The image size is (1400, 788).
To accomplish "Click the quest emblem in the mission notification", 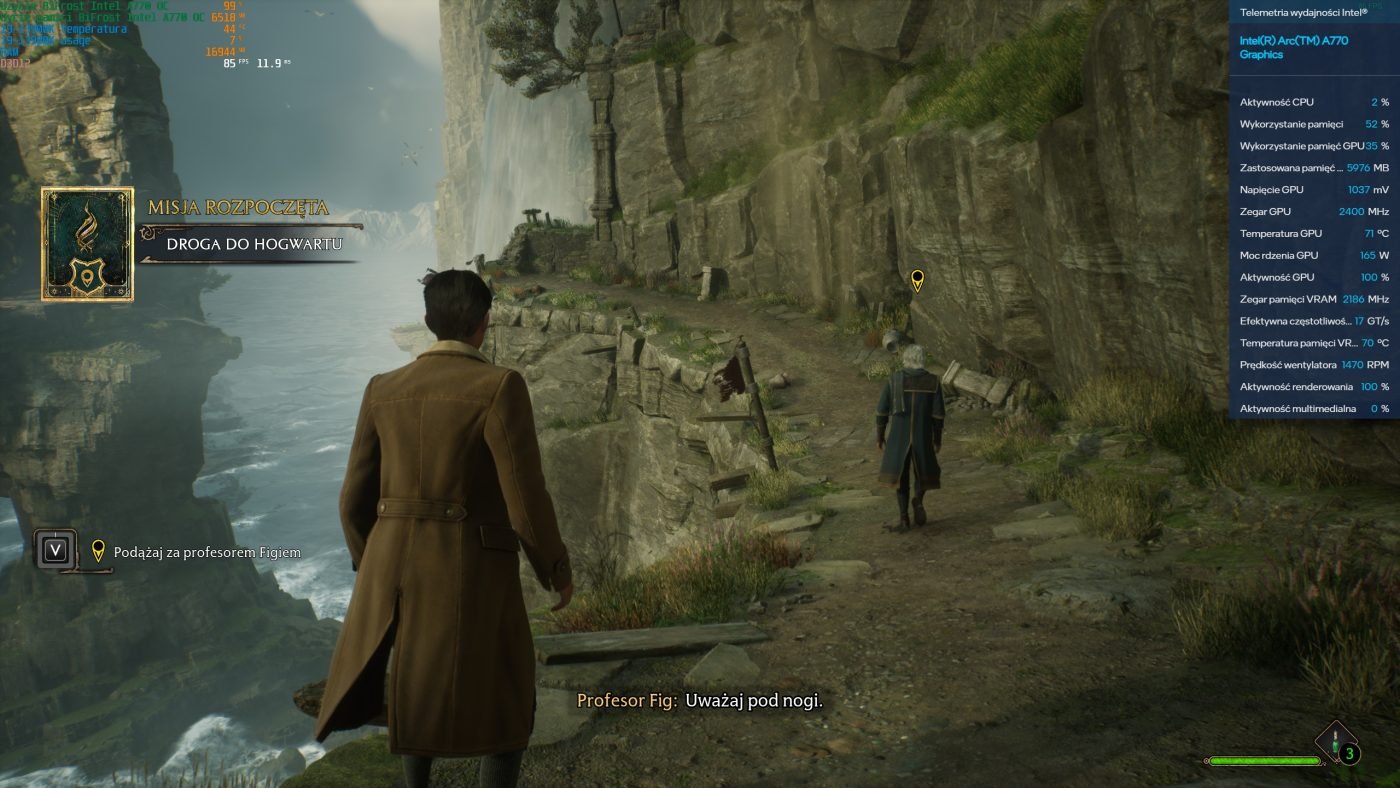I will (x=87, y=244).
